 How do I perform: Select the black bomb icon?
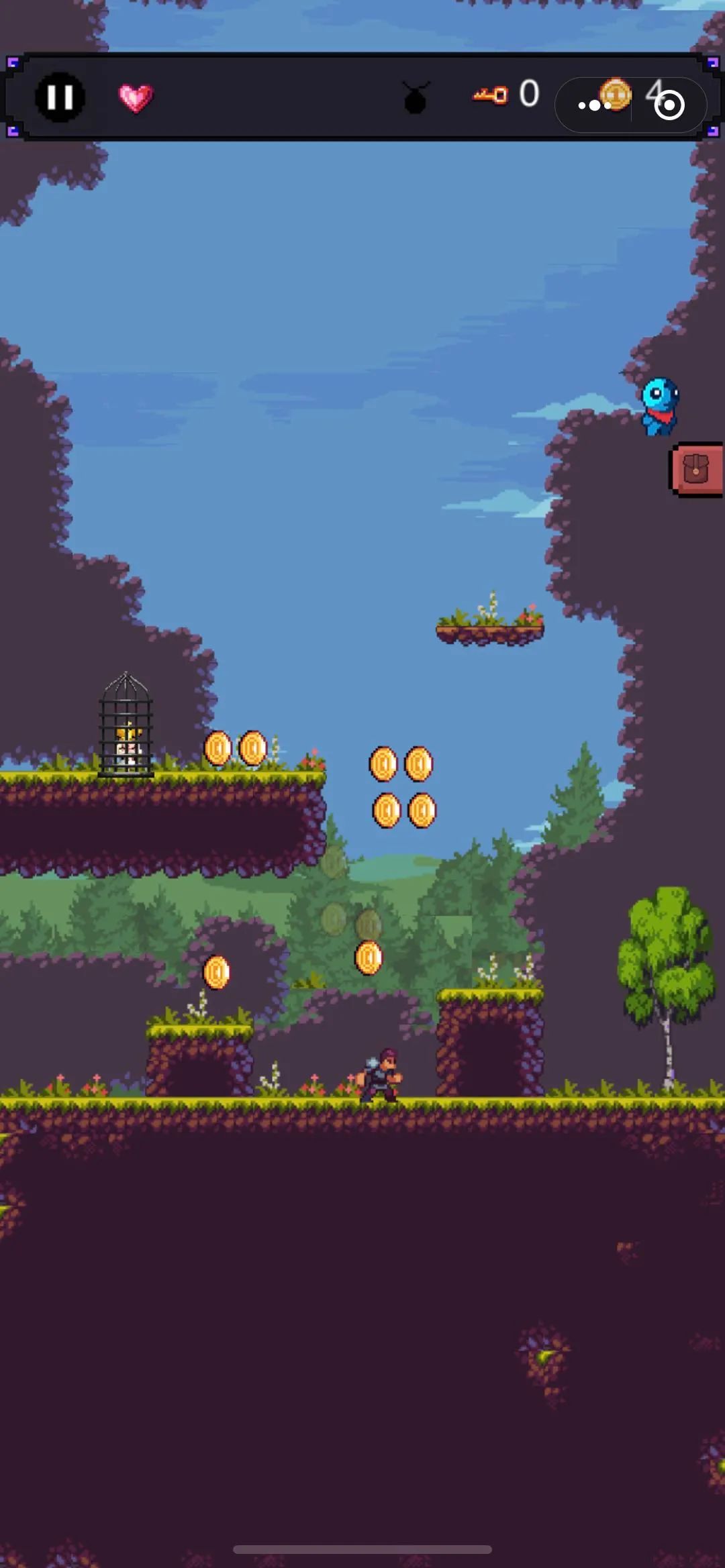[416, 99]
